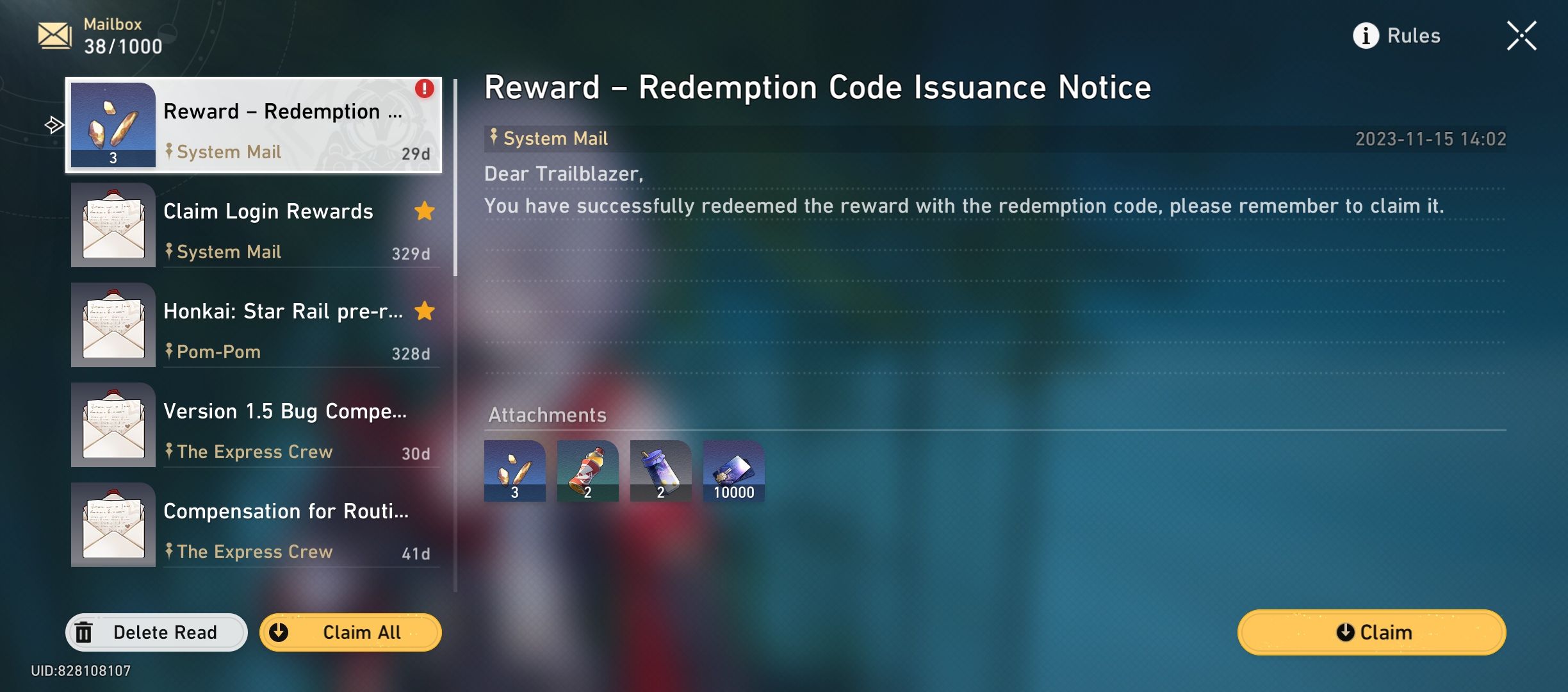Toggle the star on Honkai pre-registration mail

425,311
